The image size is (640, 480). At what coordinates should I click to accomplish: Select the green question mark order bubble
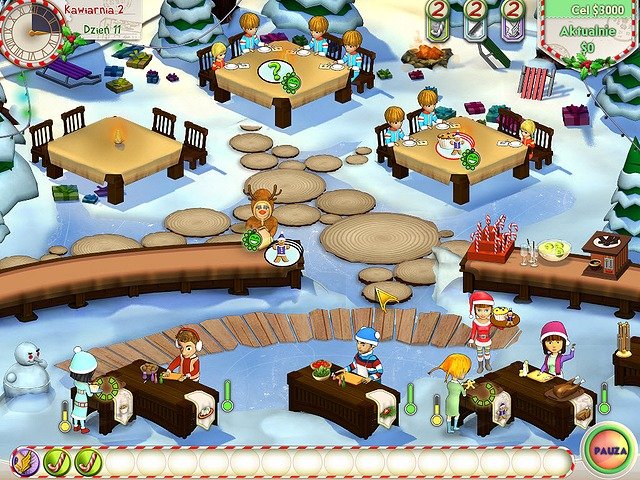[274, 71]
